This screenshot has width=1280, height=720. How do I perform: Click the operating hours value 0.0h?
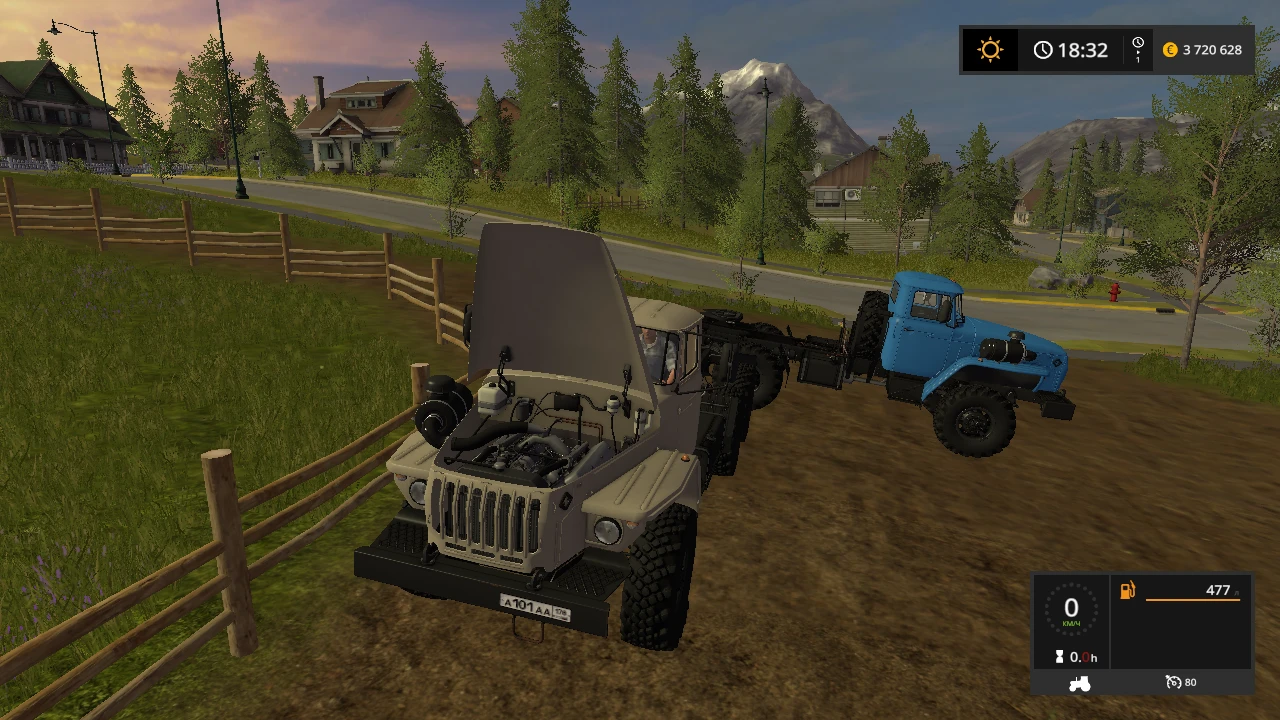pos(1083,657)
